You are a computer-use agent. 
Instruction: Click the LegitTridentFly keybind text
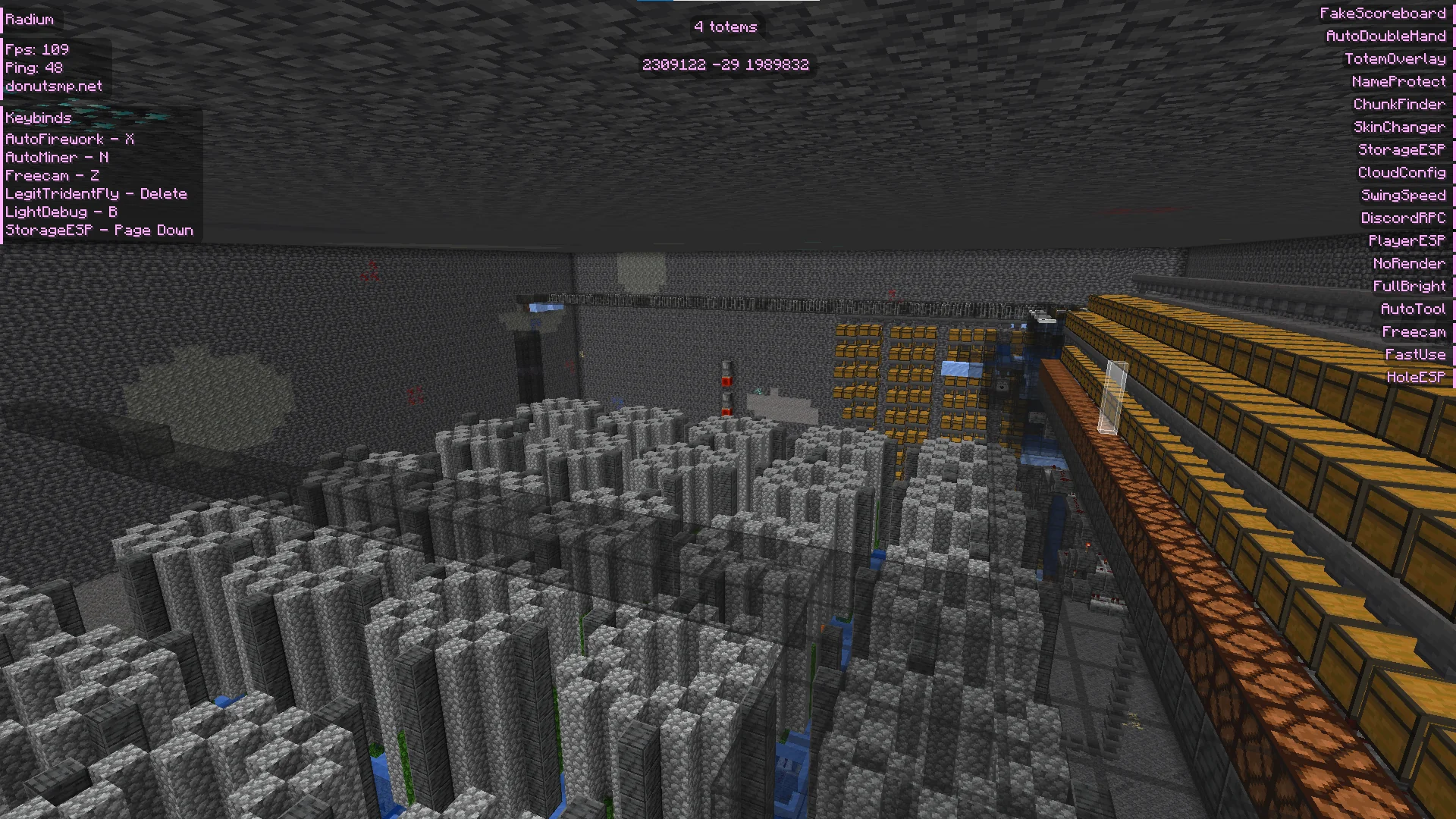(x=95, y=193)
